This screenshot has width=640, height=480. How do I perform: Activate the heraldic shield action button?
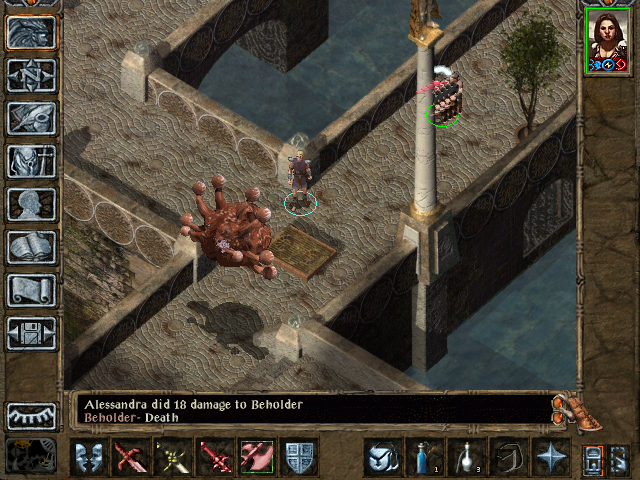pos(300,458)
